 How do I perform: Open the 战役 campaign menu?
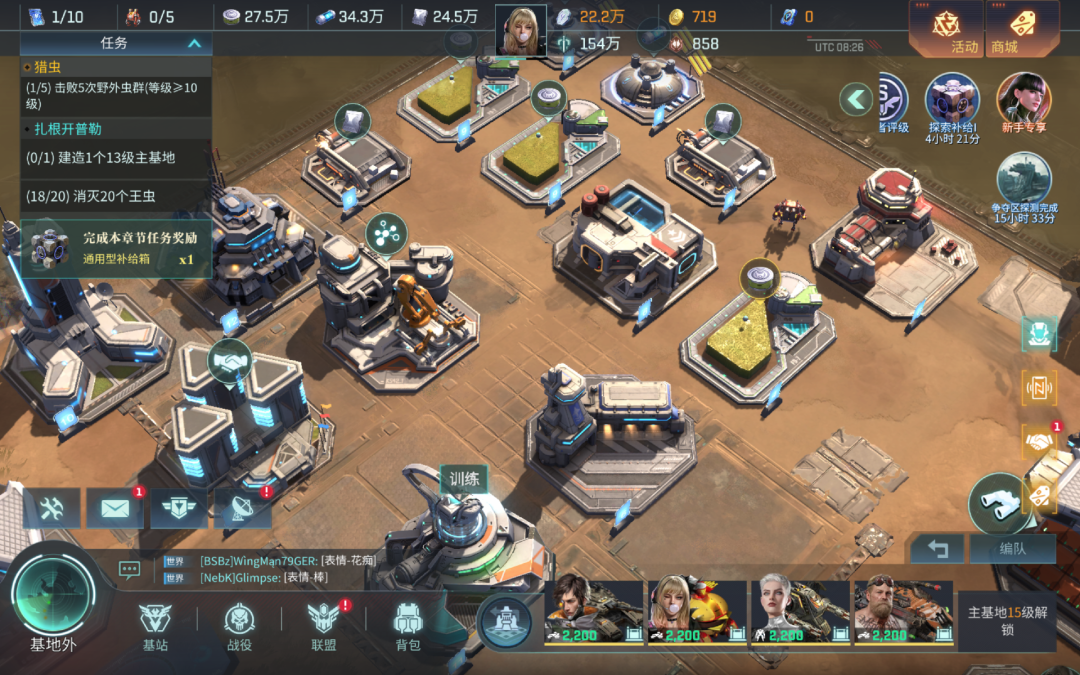pos(239,627)
